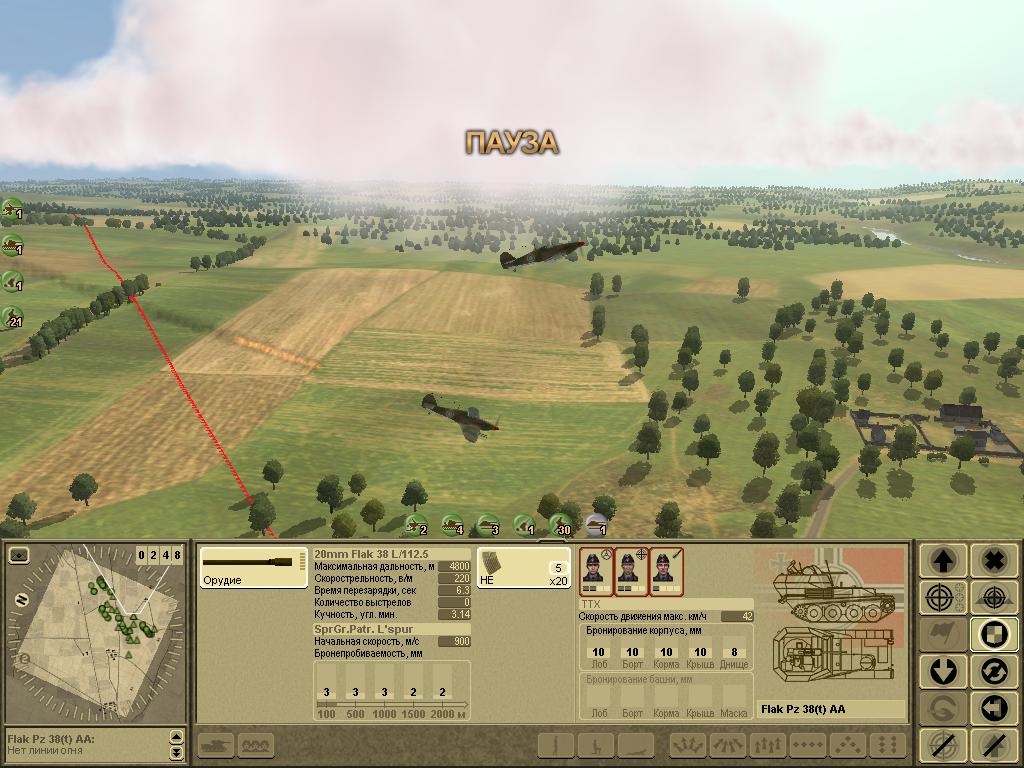The width and height of the screenshot is (1024, 768).
Task: Switch to the squad group tab
Action: click(256, 745)
